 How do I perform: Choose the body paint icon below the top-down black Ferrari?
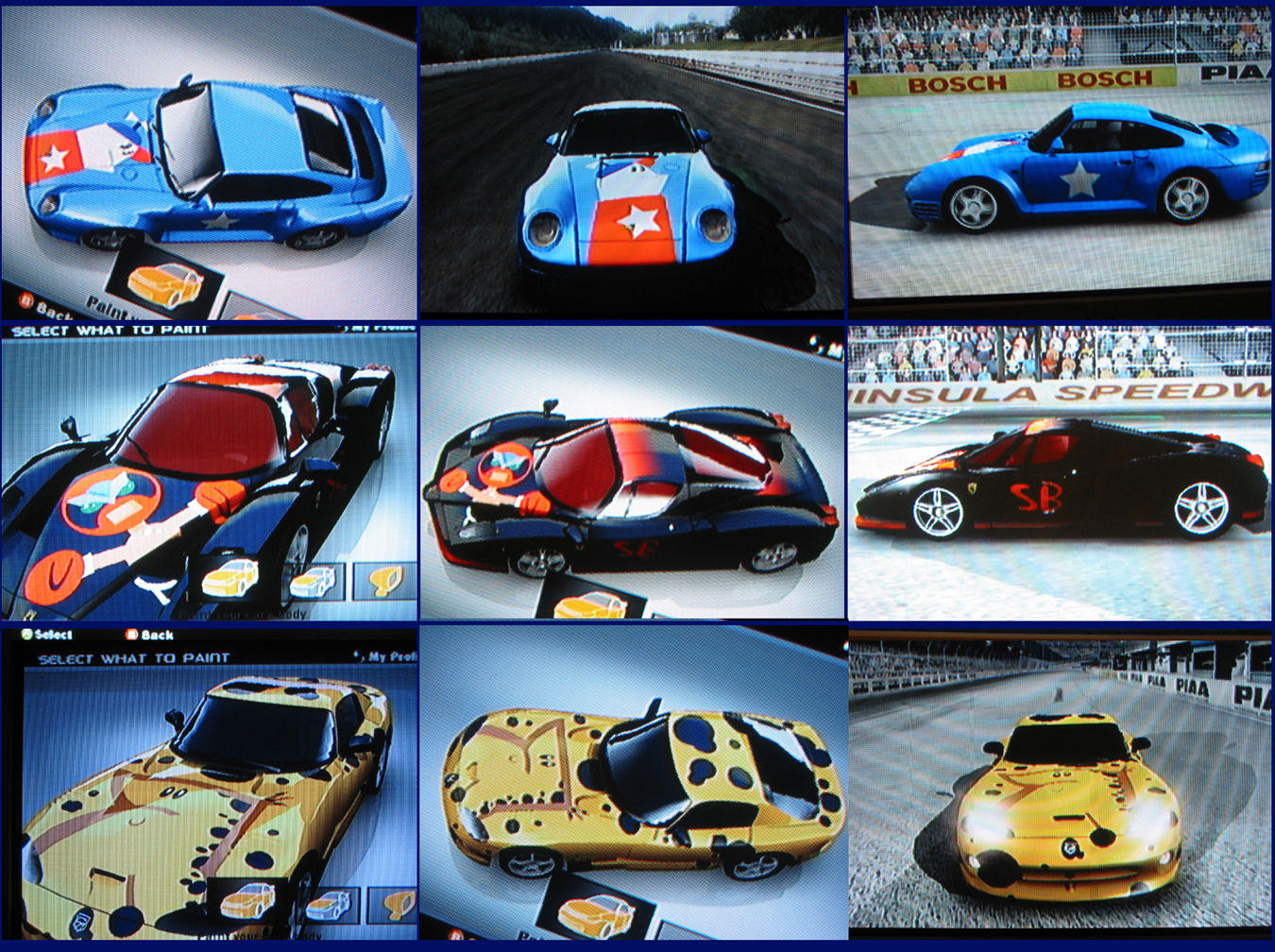tap(591, 603)
